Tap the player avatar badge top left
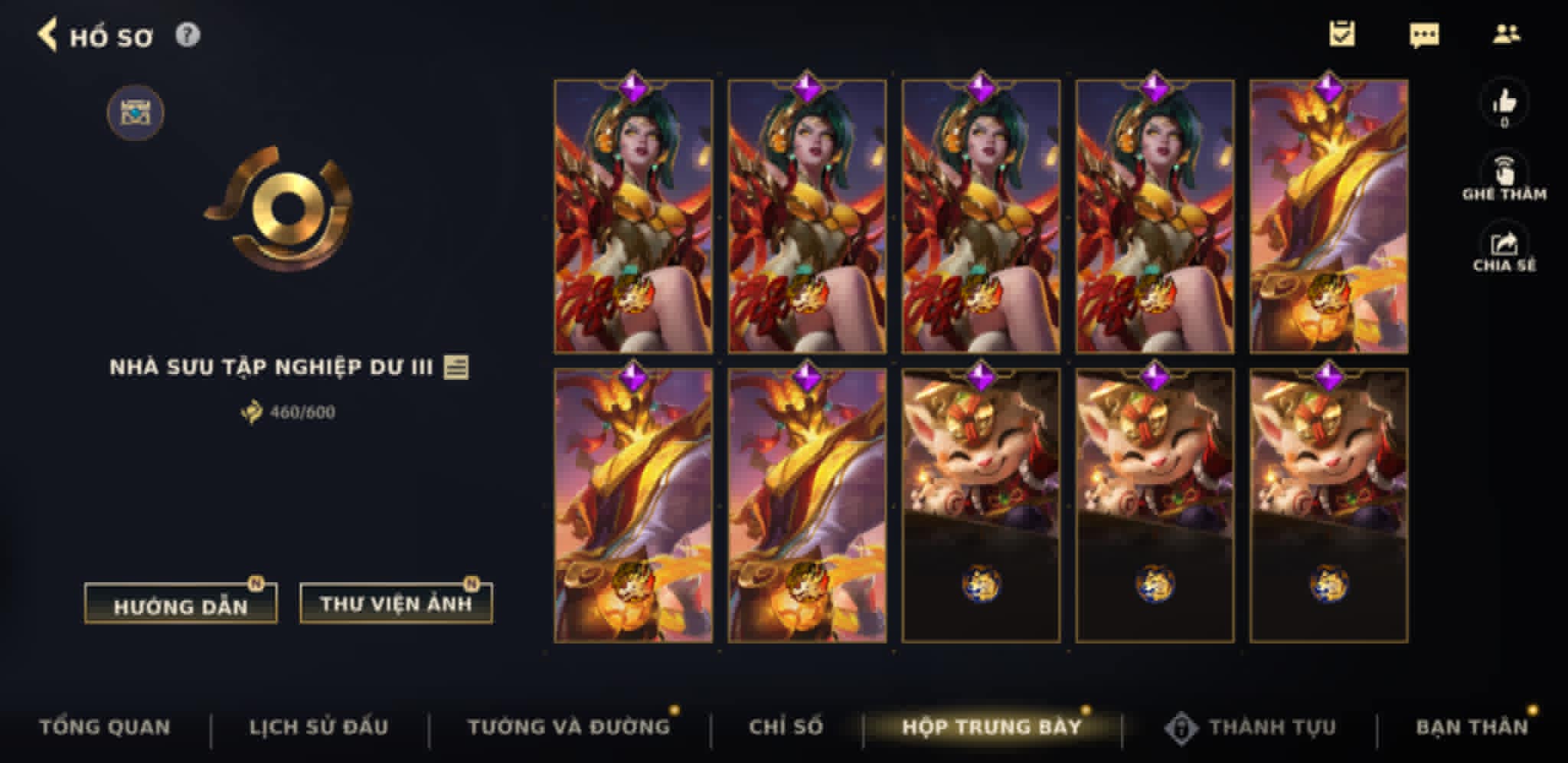This screenshot has height=763, width=1568. 136,113
